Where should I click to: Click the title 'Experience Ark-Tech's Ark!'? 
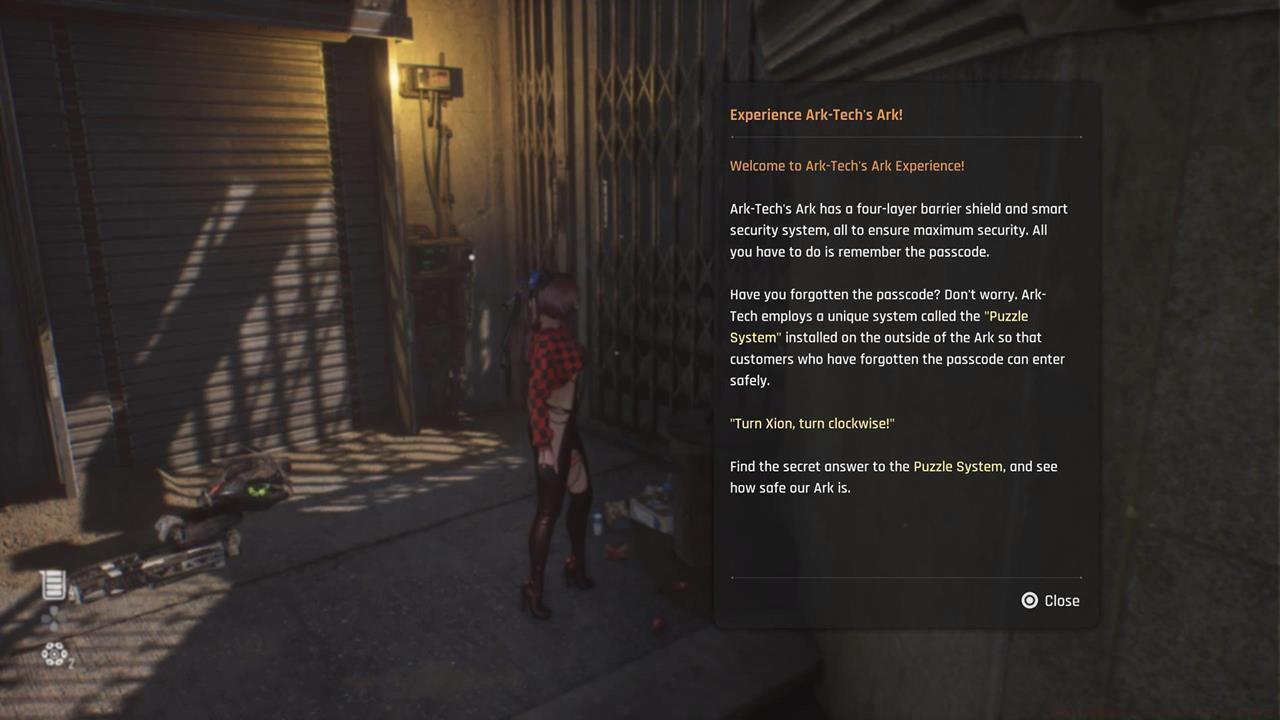[x=816, y=114]
